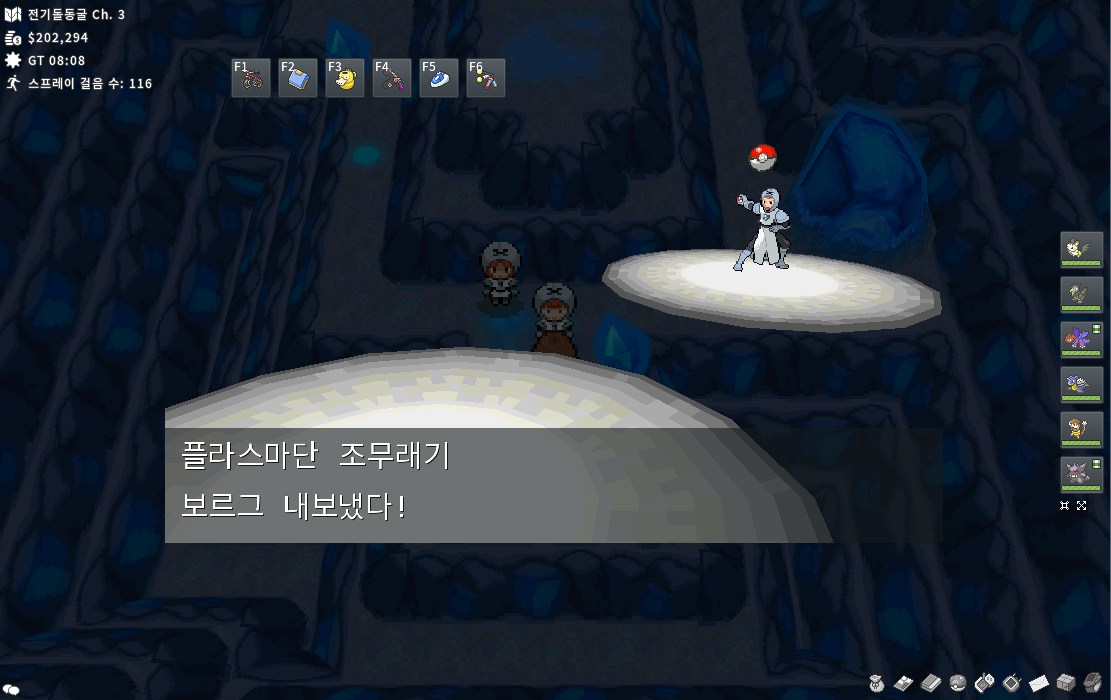
Task: Open the trainer card icon
Action: click(903, 683)
